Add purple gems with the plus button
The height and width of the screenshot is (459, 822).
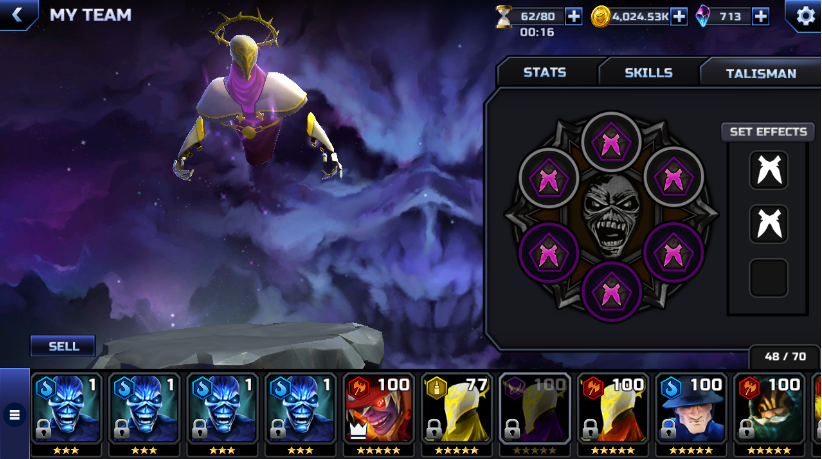click(760, 16)
